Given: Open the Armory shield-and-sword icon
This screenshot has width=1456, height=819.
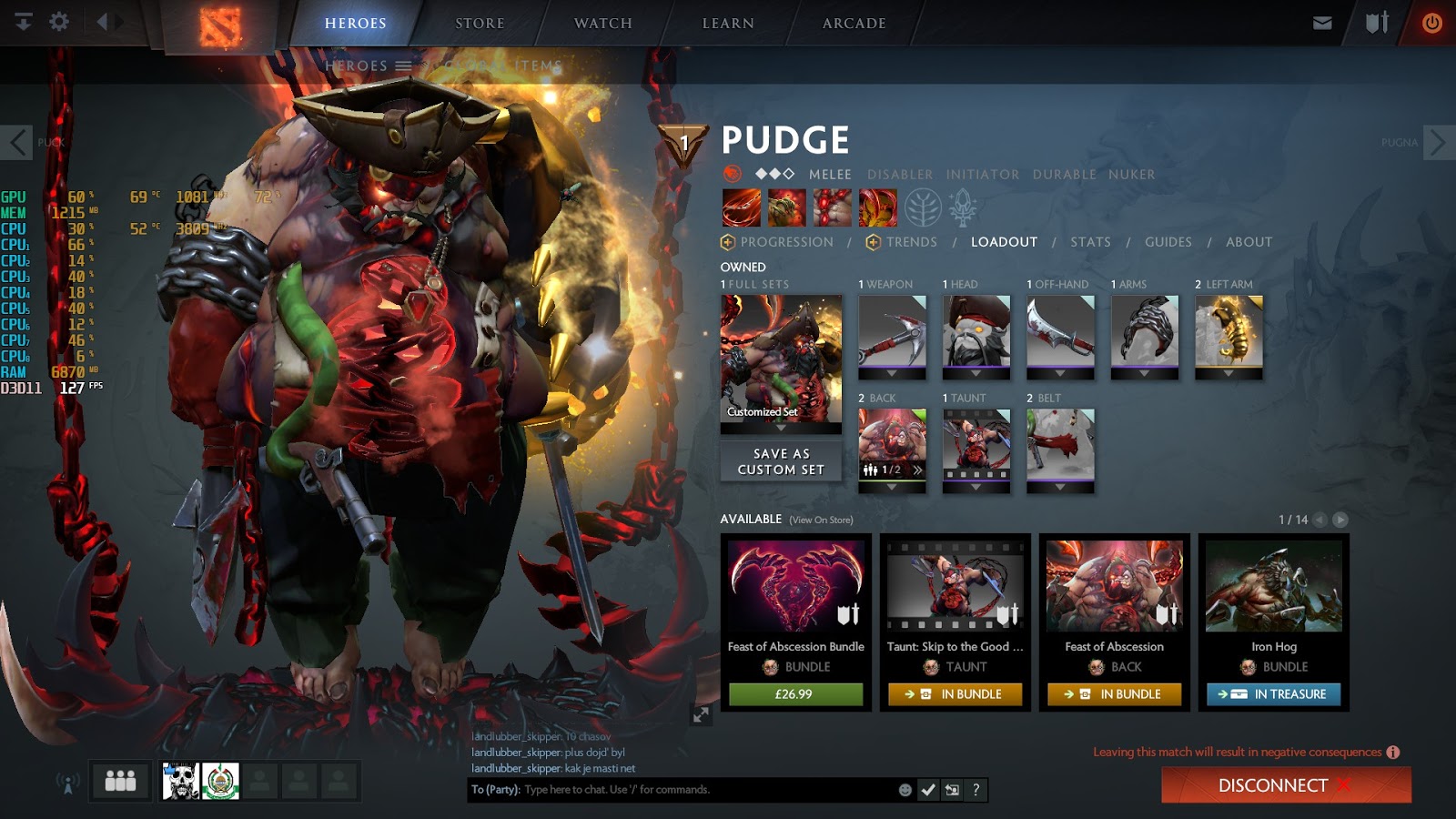Looking at the screenshot, I should 1375,21.
